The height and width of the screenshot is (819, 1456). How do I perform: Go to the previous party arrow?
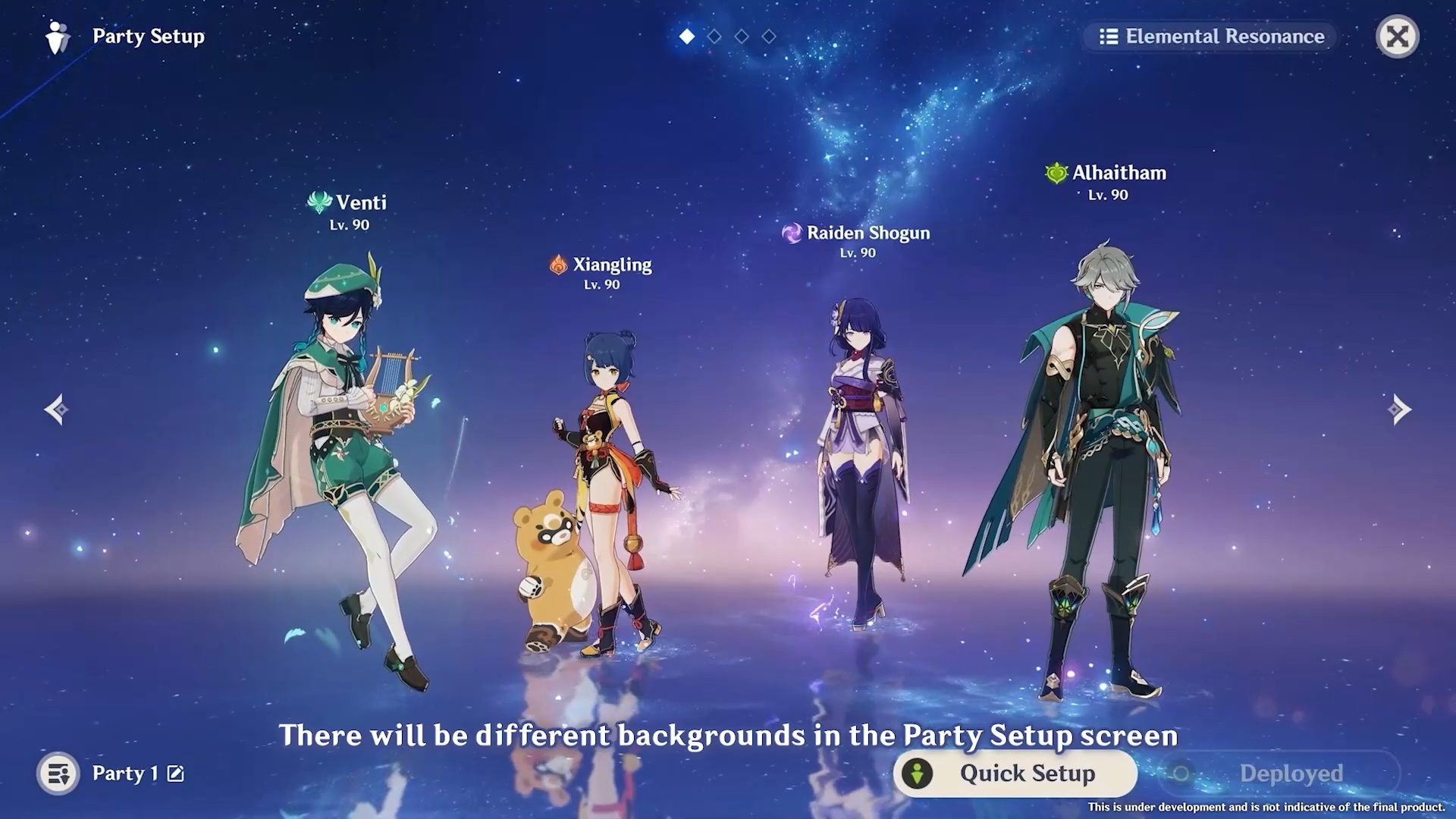[56, 409]
